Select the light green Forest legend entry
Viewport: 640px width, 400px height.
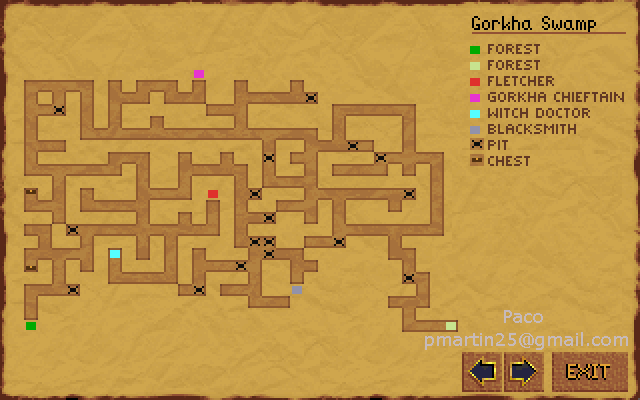pyautogui.click(x=513, y=65)
